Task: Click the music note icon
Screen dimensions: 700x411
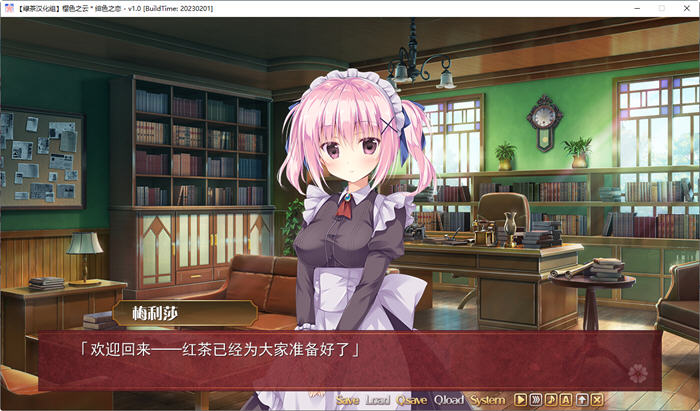Action: 551,400
